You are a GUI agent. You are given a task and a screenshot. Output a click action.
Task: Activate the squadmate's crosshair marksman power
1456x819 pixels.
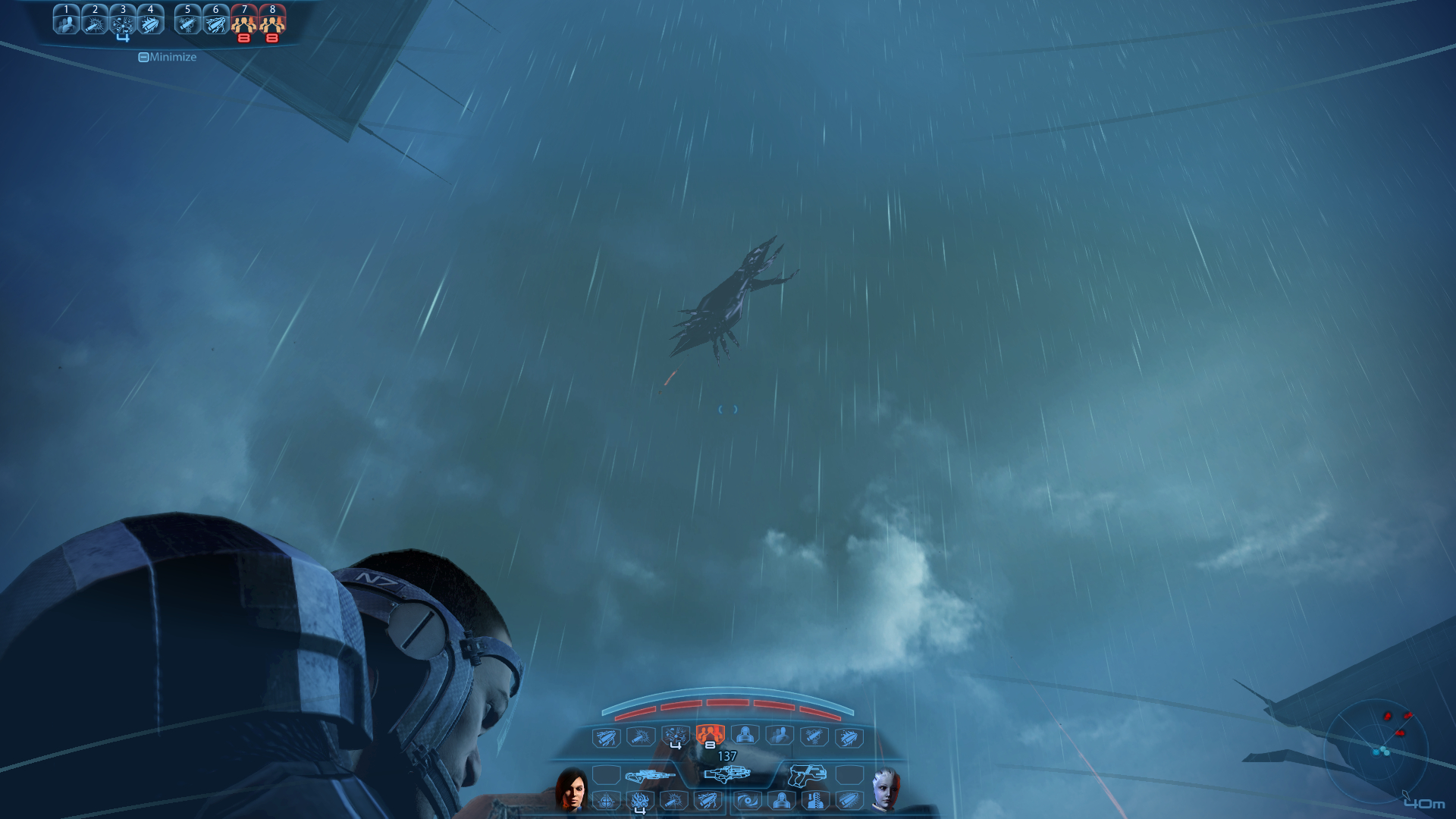point(606,801)
